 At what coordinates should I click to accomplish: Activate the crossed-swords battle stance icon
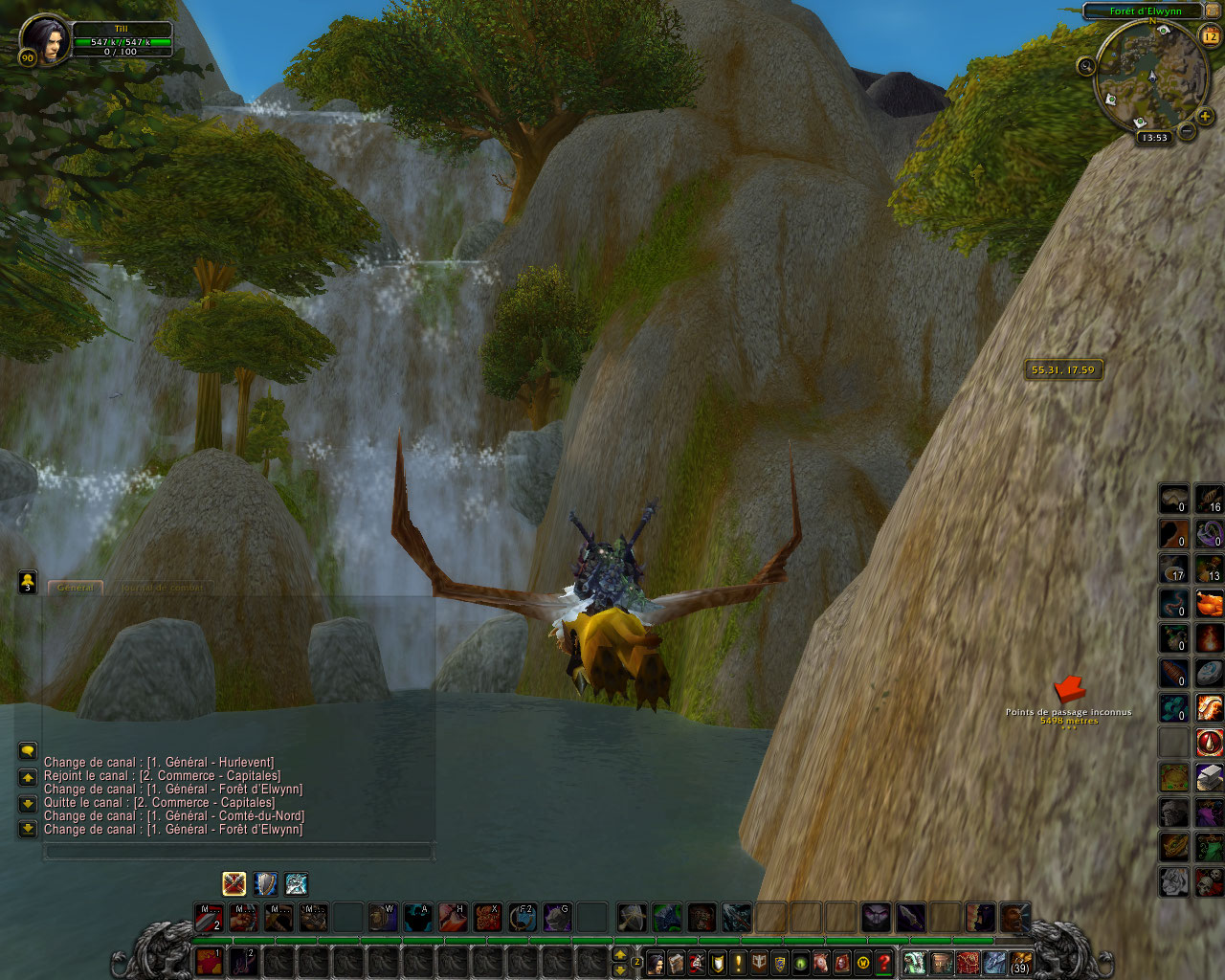[234, 883]
